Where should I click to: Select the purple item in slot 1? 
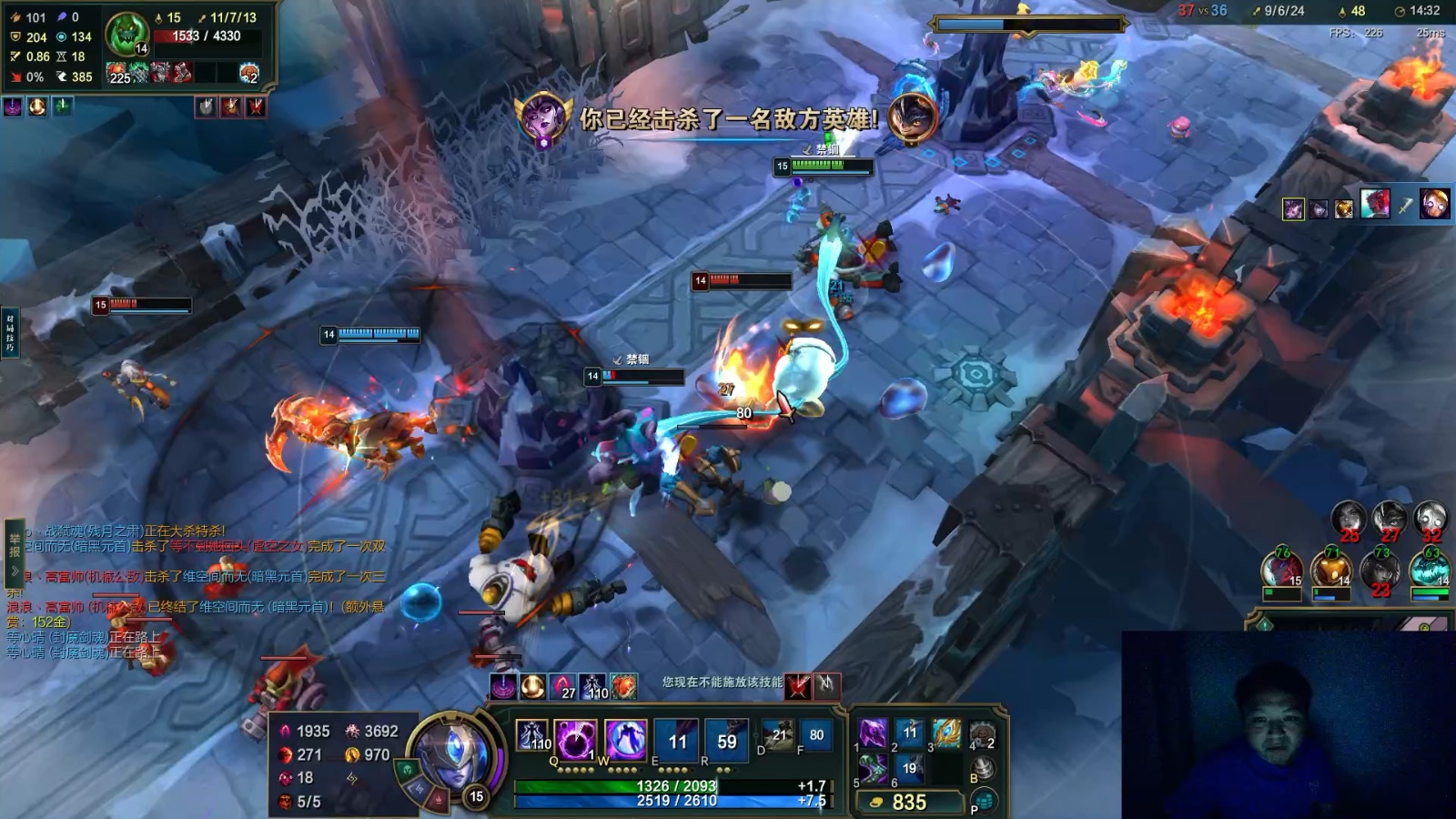873,733
